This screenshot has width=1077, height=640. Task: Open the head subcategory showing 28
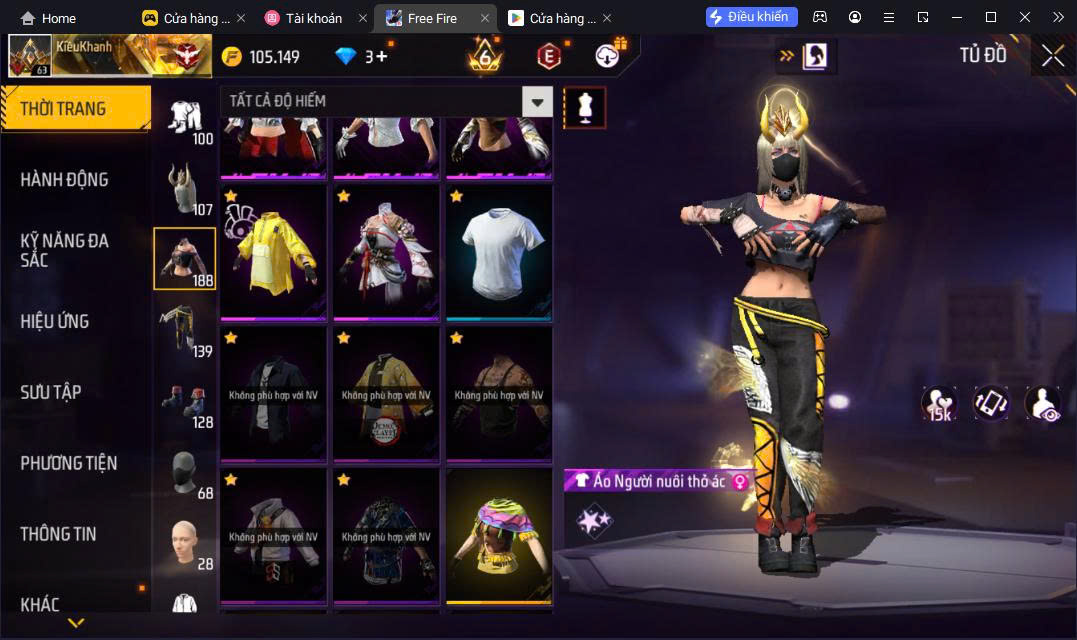185,543
